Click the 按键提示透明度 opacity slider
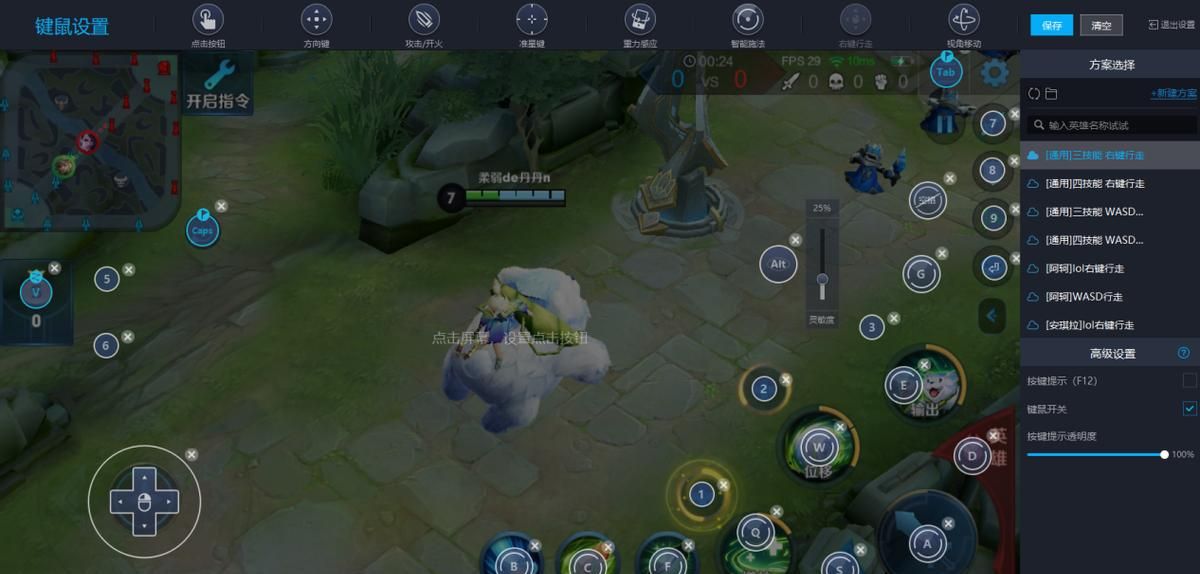This screenshot has height=574, width=1200. pyautogui.click(x=1095, y=455)
